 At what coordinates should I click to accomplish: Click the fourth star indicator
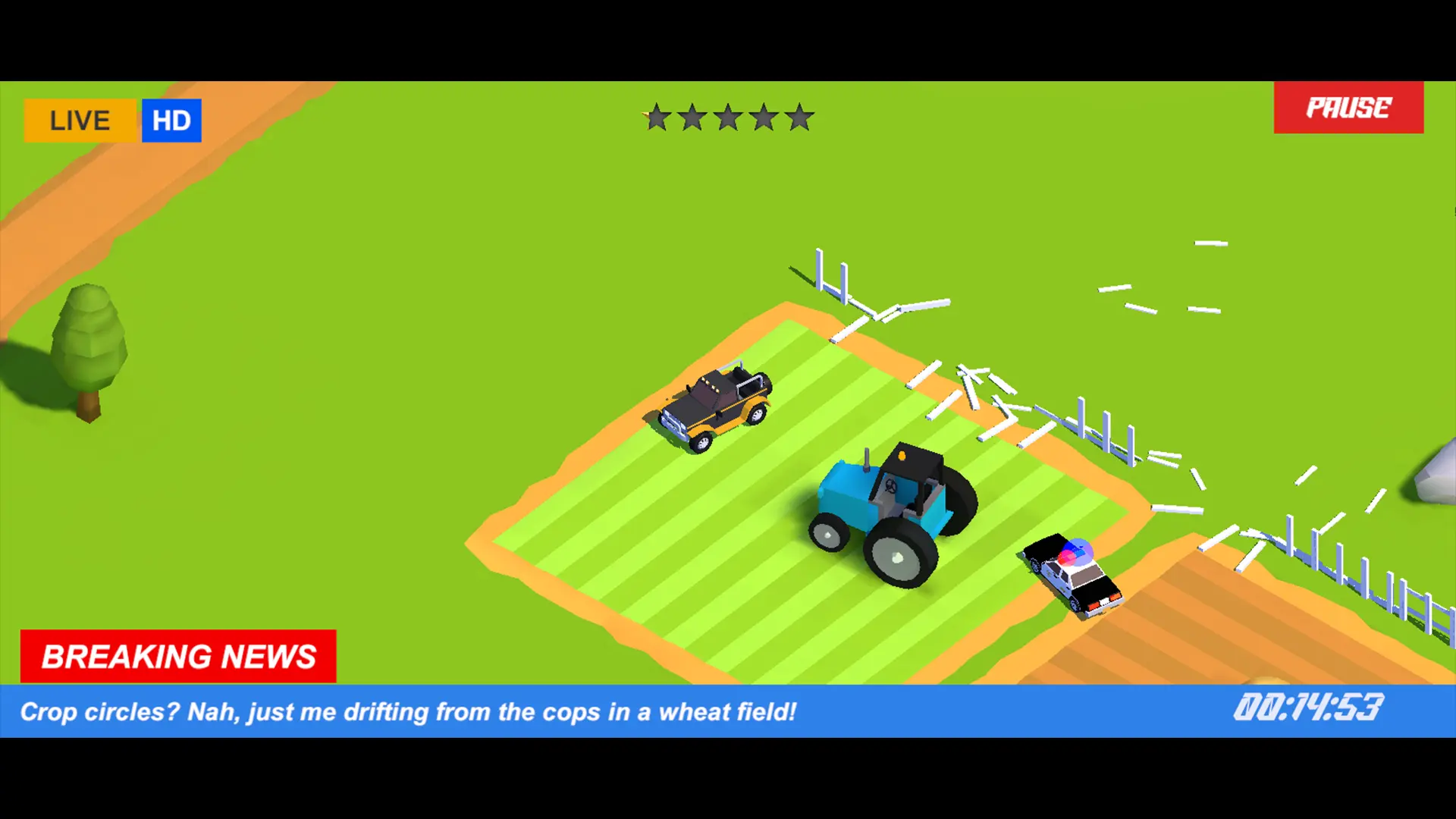[x=764, y=118]
